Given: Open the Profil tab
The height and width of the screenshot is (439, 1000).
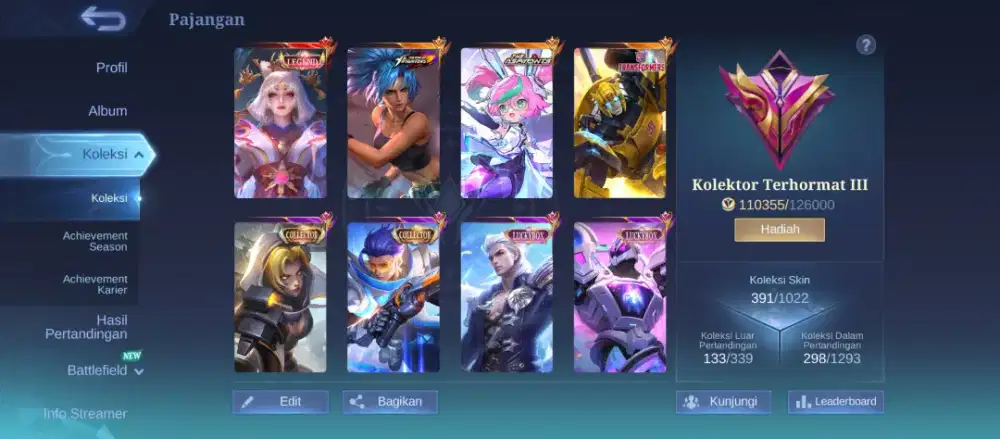Looking at the screenshot, I should [x=111, y=68].
